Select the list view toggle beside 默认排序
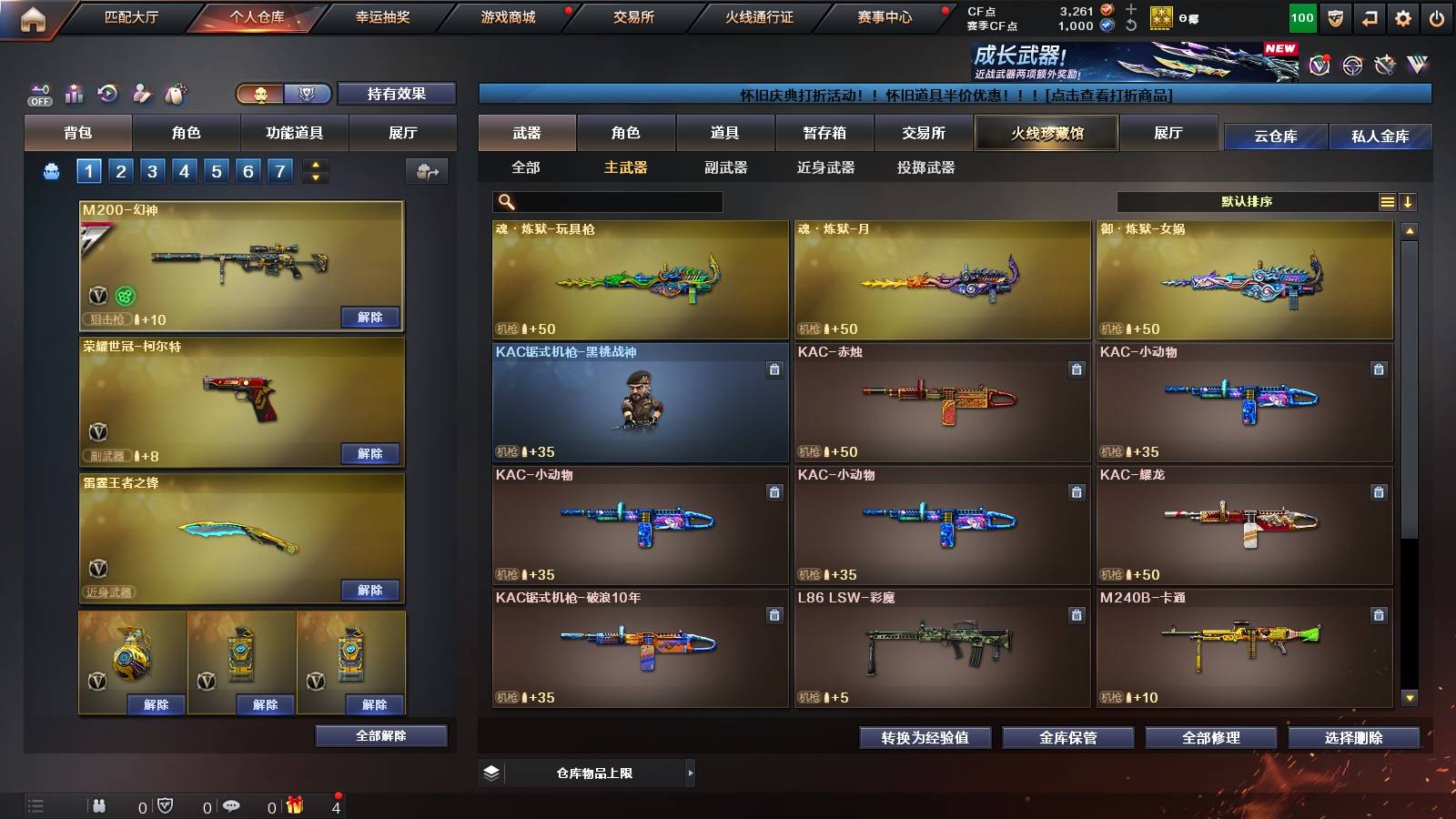Screen dimensions: 1456x819 [1387, 201]
